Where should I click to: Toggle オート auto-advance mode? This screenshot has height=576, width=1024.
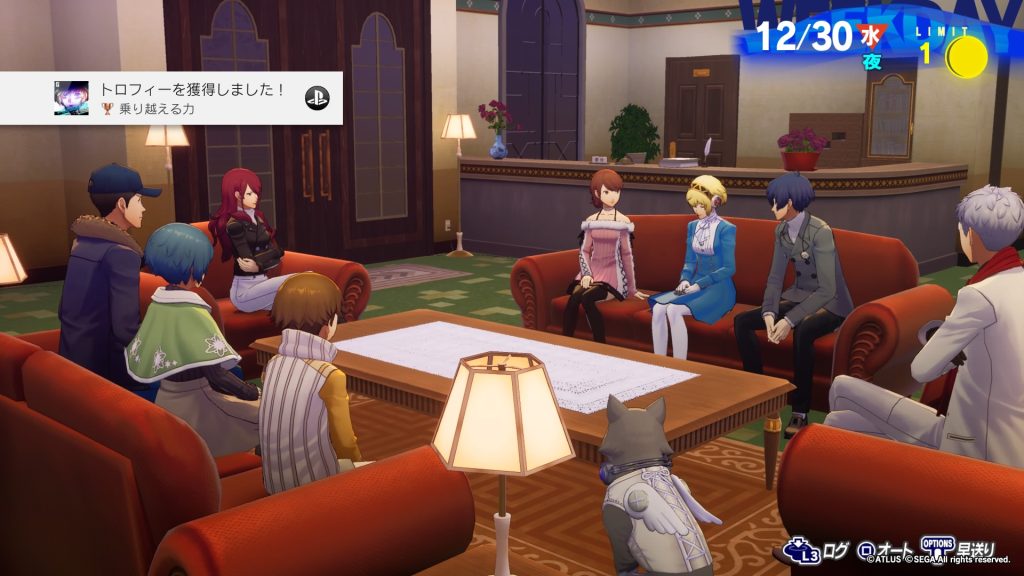885,550
